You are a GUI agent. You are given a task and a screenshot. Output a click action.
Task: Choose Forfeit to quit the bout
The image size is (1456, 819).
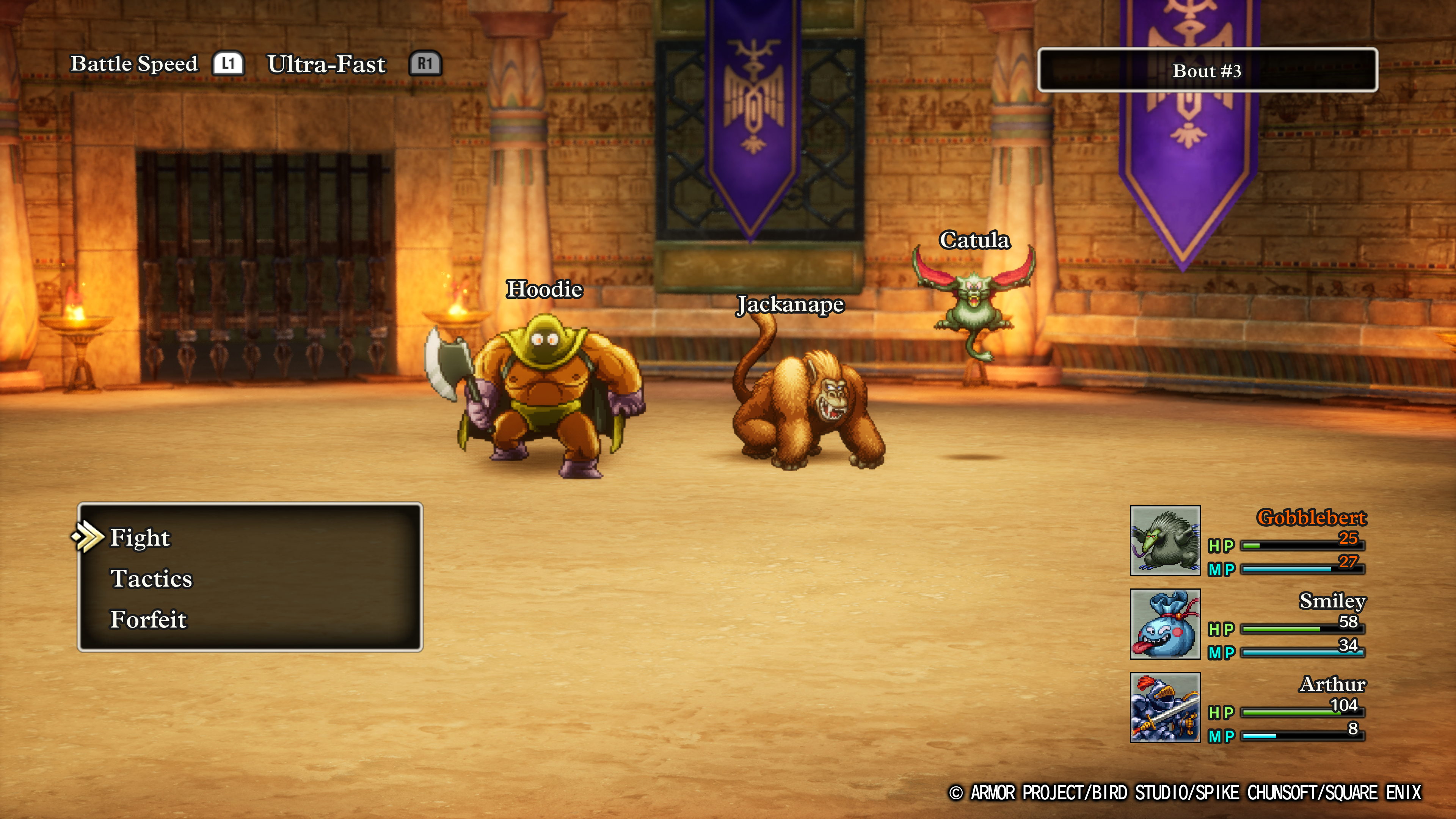coord(148,620)
